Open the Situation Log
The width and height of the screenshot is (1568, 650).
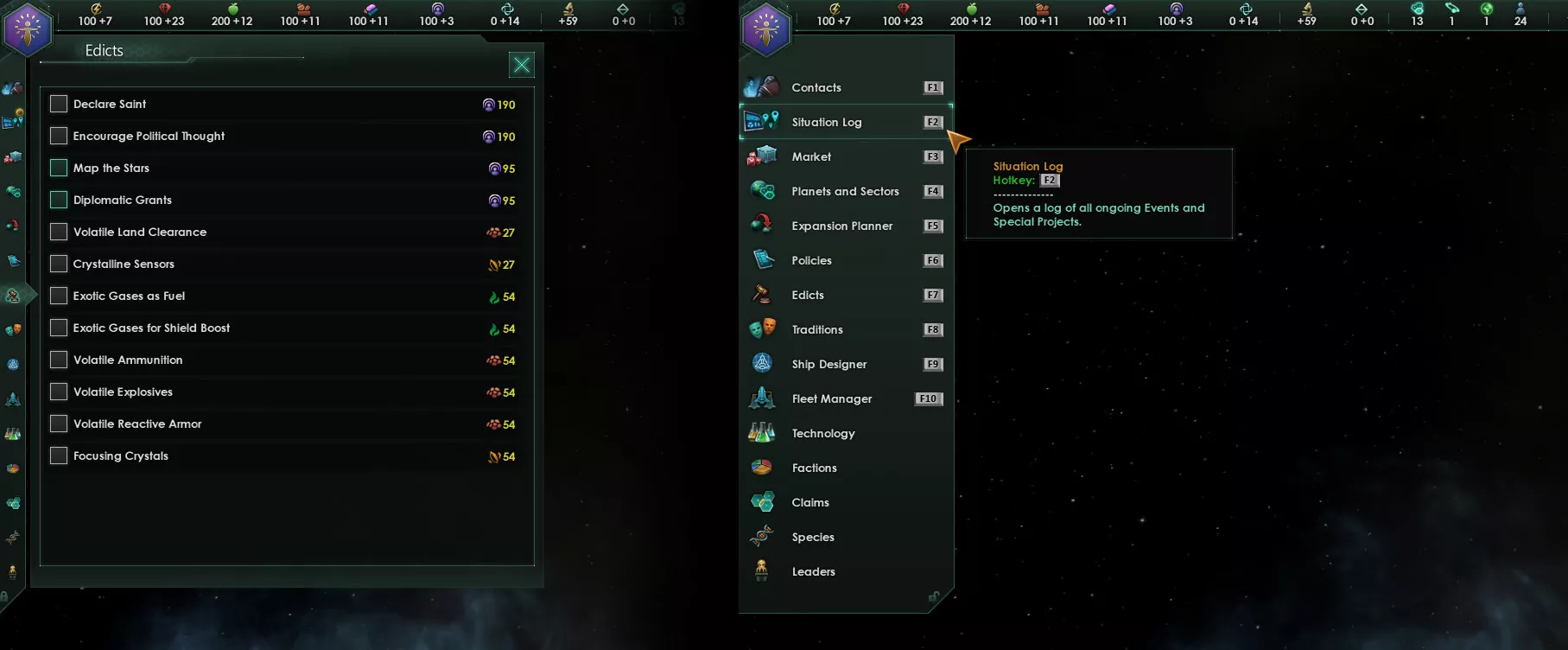tap(826, 122)
